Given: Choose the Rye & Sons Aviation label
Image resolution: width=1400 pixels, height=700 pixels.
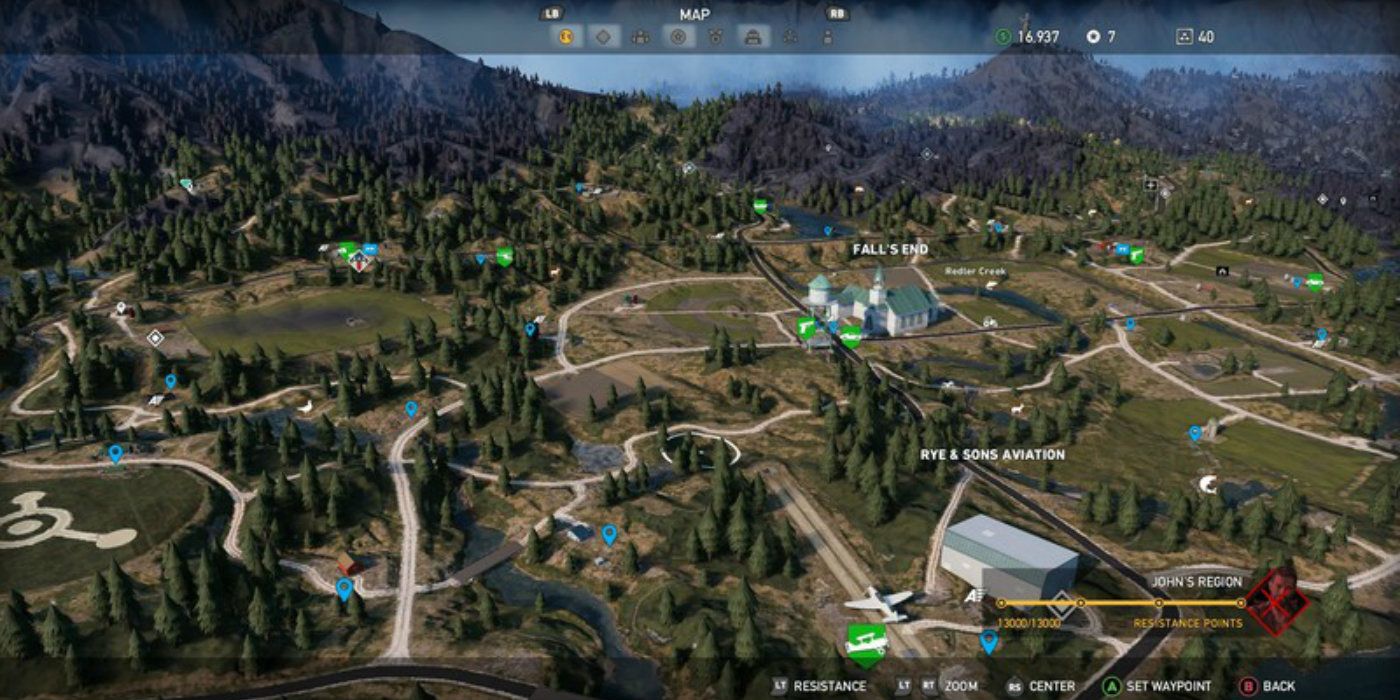Looking at the screenshot, I should [992, 454].
